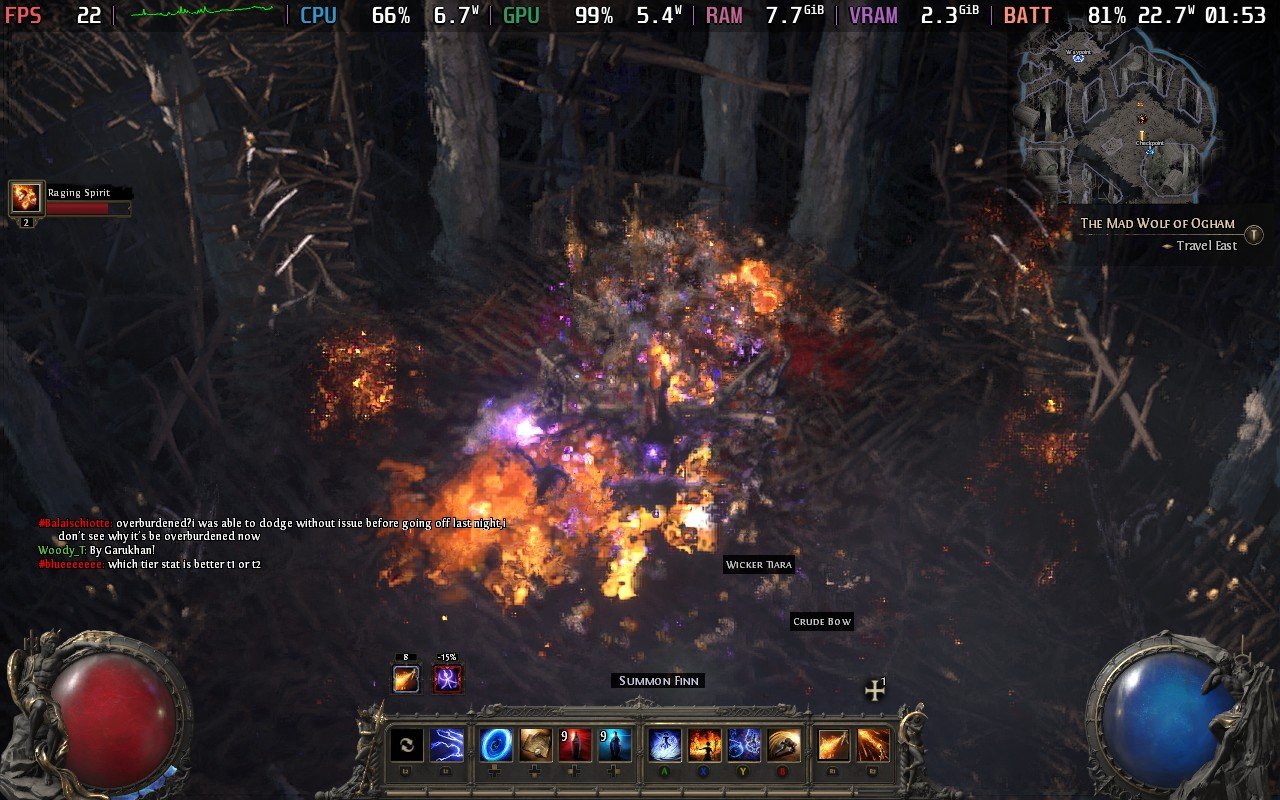
Task: Click the buff icon with 8 stacks
Action: 405,677
